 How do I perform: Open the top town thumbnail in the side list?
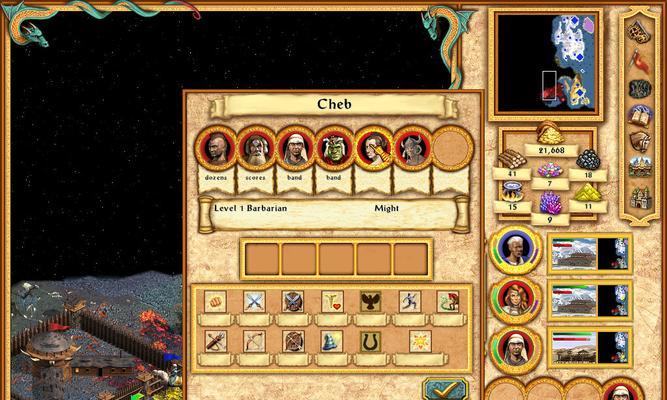(588, 253)
